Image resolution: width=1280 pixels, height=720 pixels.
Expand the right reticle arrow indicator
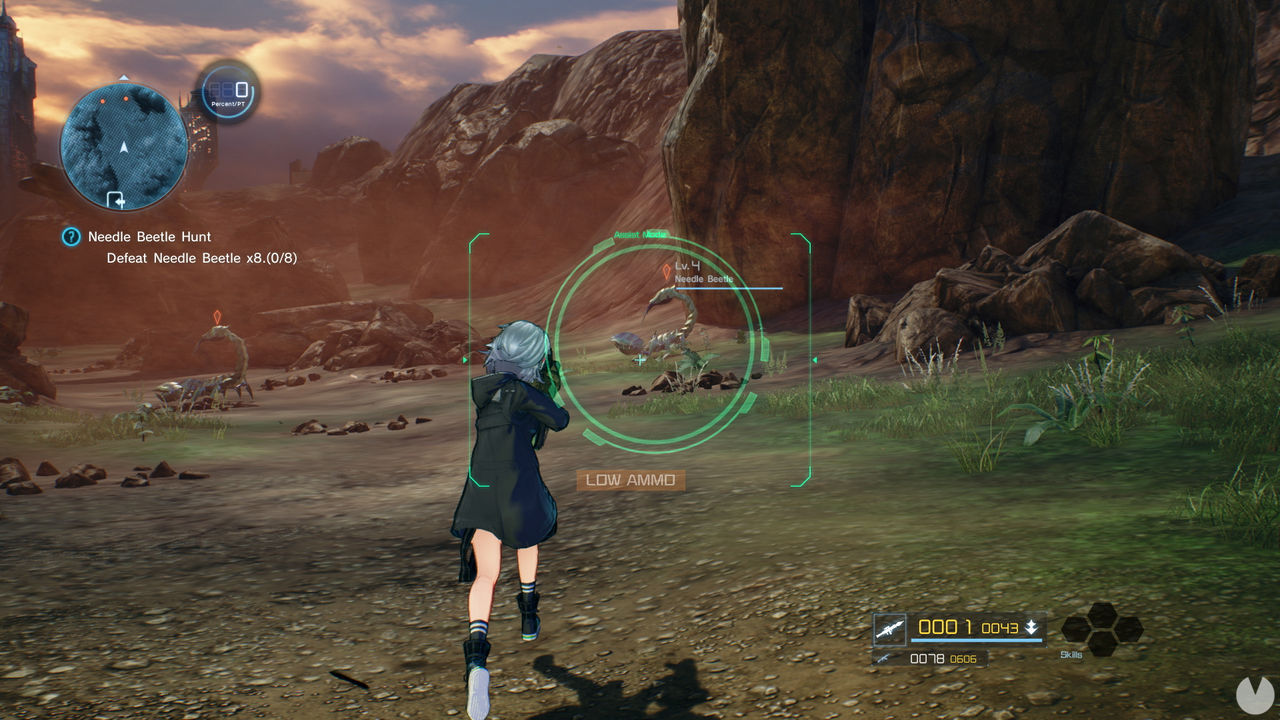click(x=813, y=361)
